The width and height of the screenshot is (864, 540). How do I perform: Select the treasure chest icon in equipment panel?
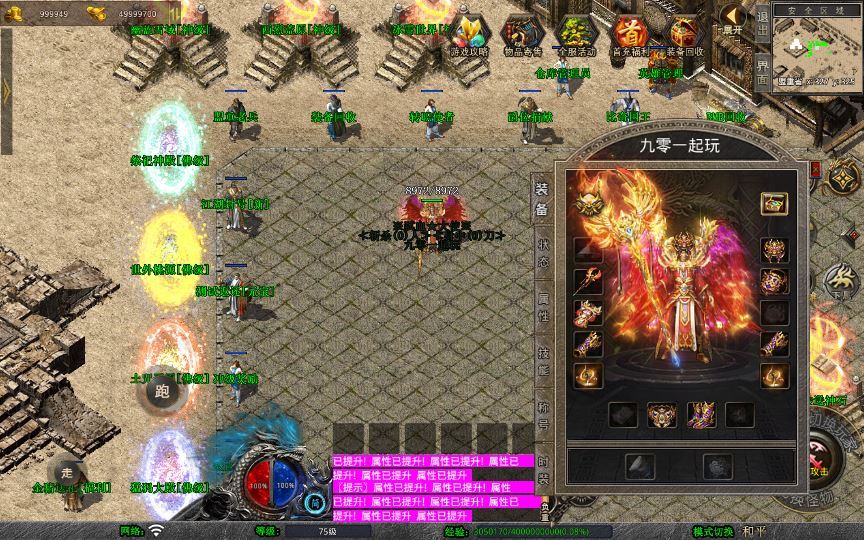[x=774, y=203]
